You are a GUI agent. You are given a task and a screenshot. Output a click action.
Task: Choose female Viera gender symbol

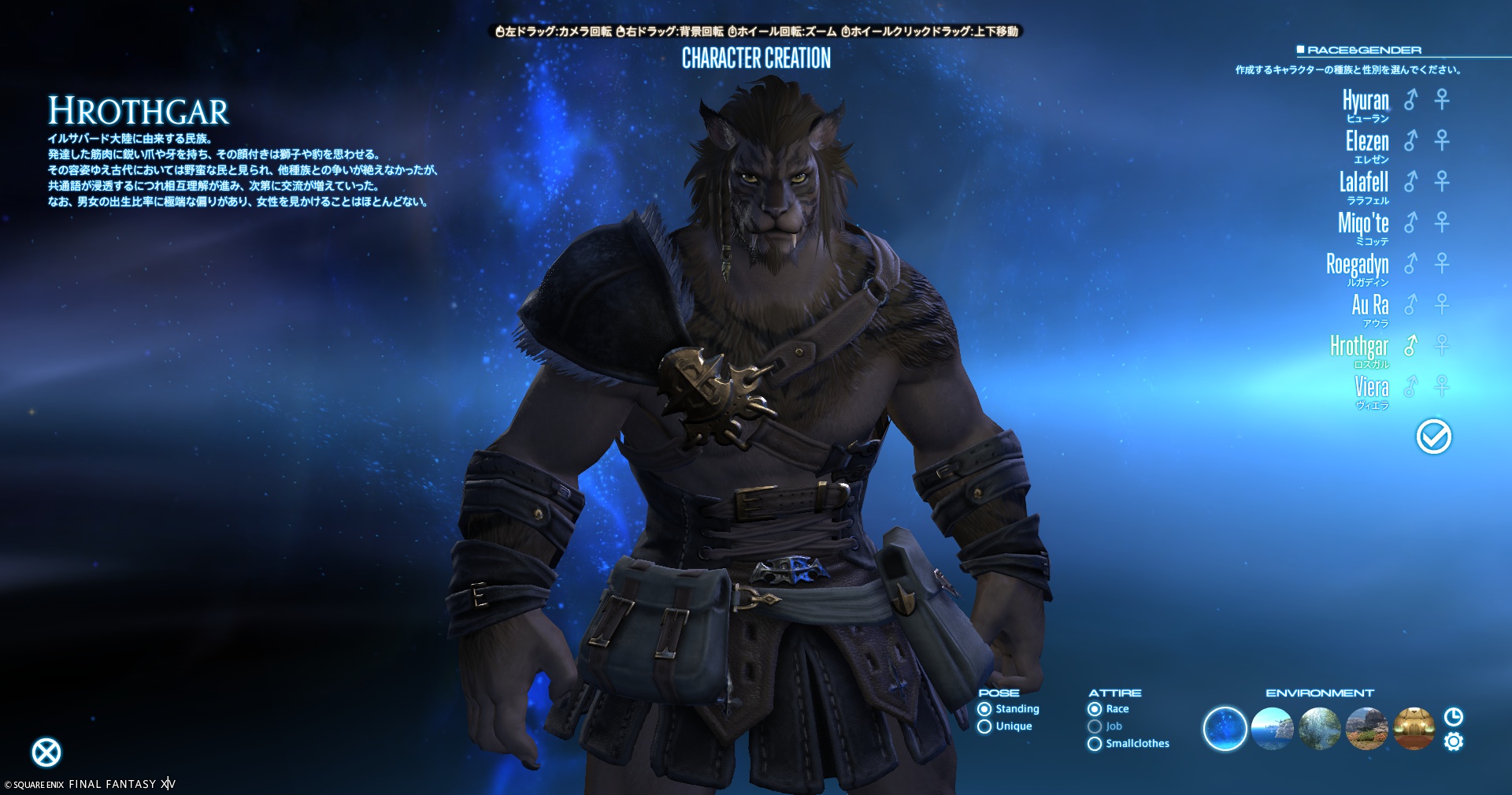[x=1442, y=386]
